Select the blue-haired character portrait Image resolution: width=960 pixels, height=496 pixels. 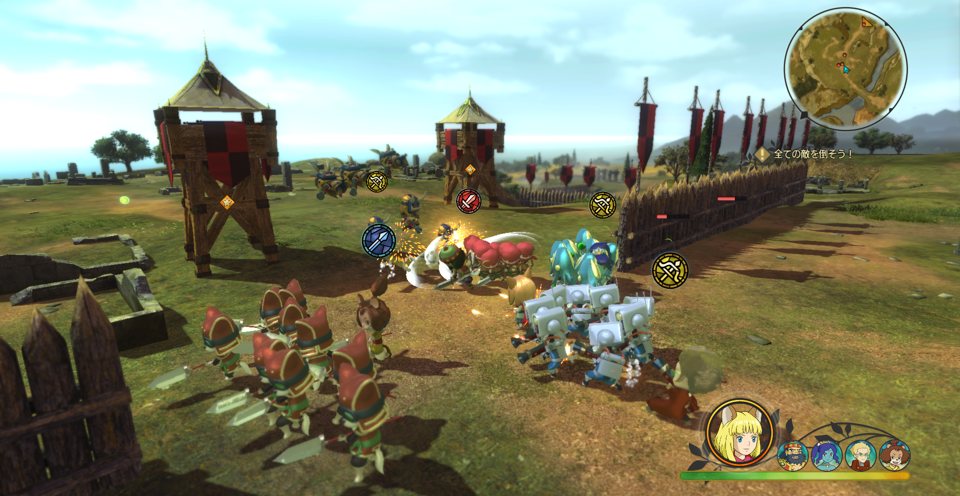[826, 455]
